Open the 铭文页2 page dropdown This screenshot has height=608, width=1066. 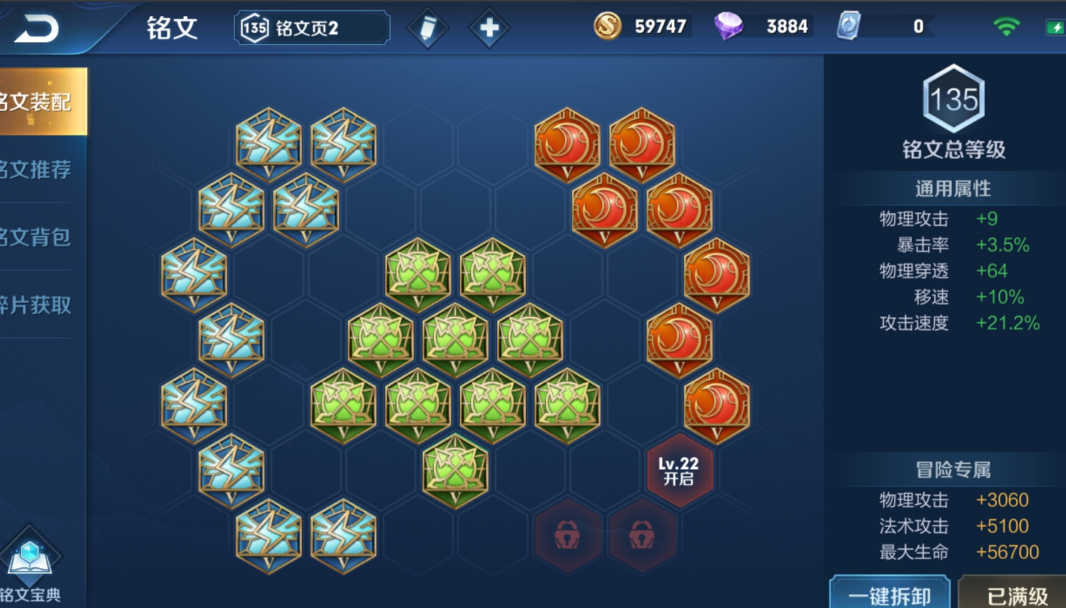pyautogui.click(x=312, y=28)
